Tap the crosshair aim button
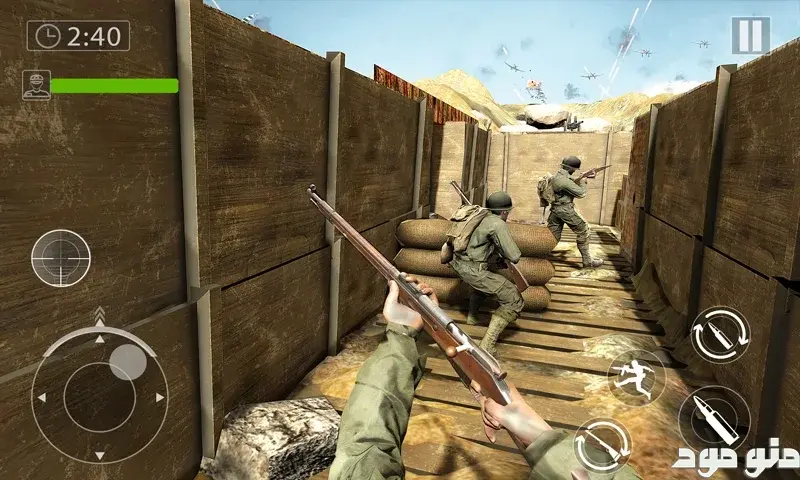This screenshot has width=800, height=480. point(60,258)
